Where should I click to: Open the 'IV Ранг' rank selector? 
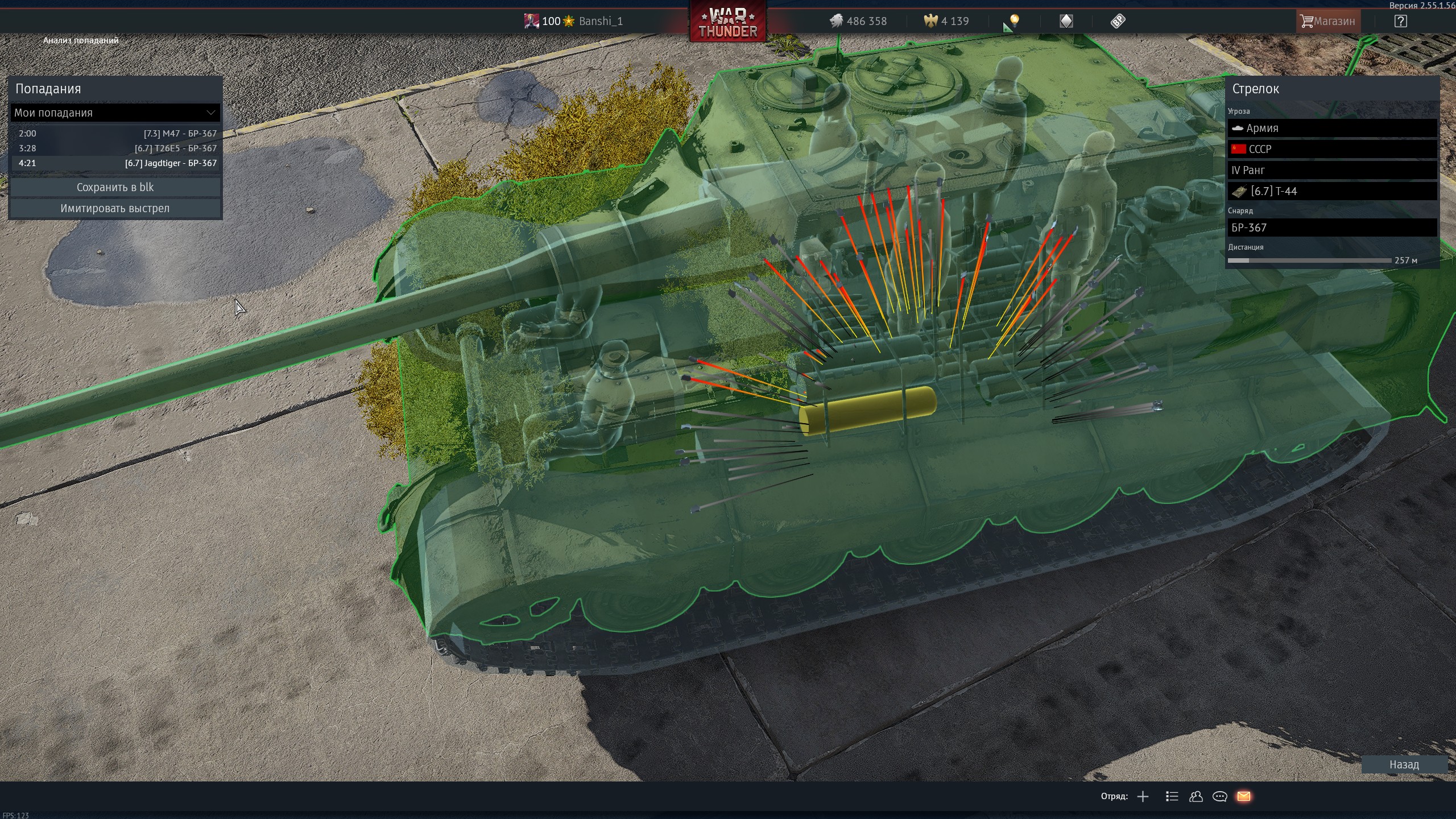(x=1332, y=170)
